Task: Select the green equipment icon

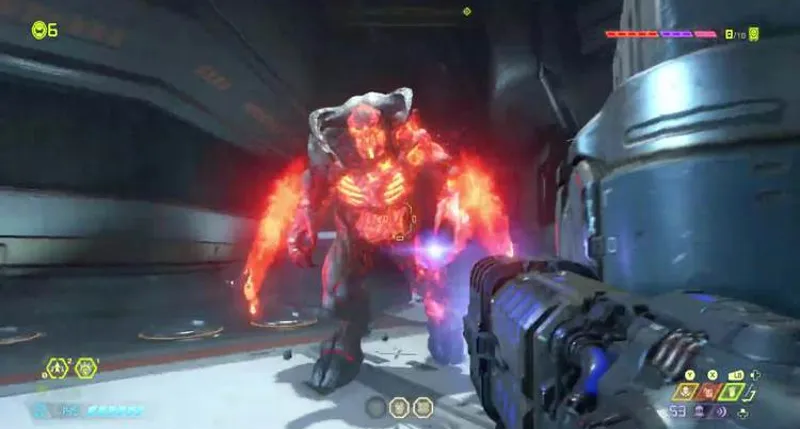Action: click(x=733, y=391)
